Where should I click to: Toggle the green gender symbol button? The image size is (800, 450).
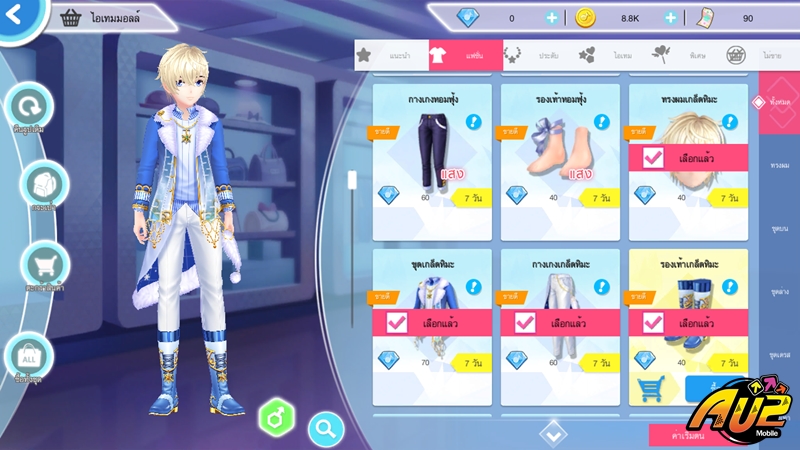273,416
